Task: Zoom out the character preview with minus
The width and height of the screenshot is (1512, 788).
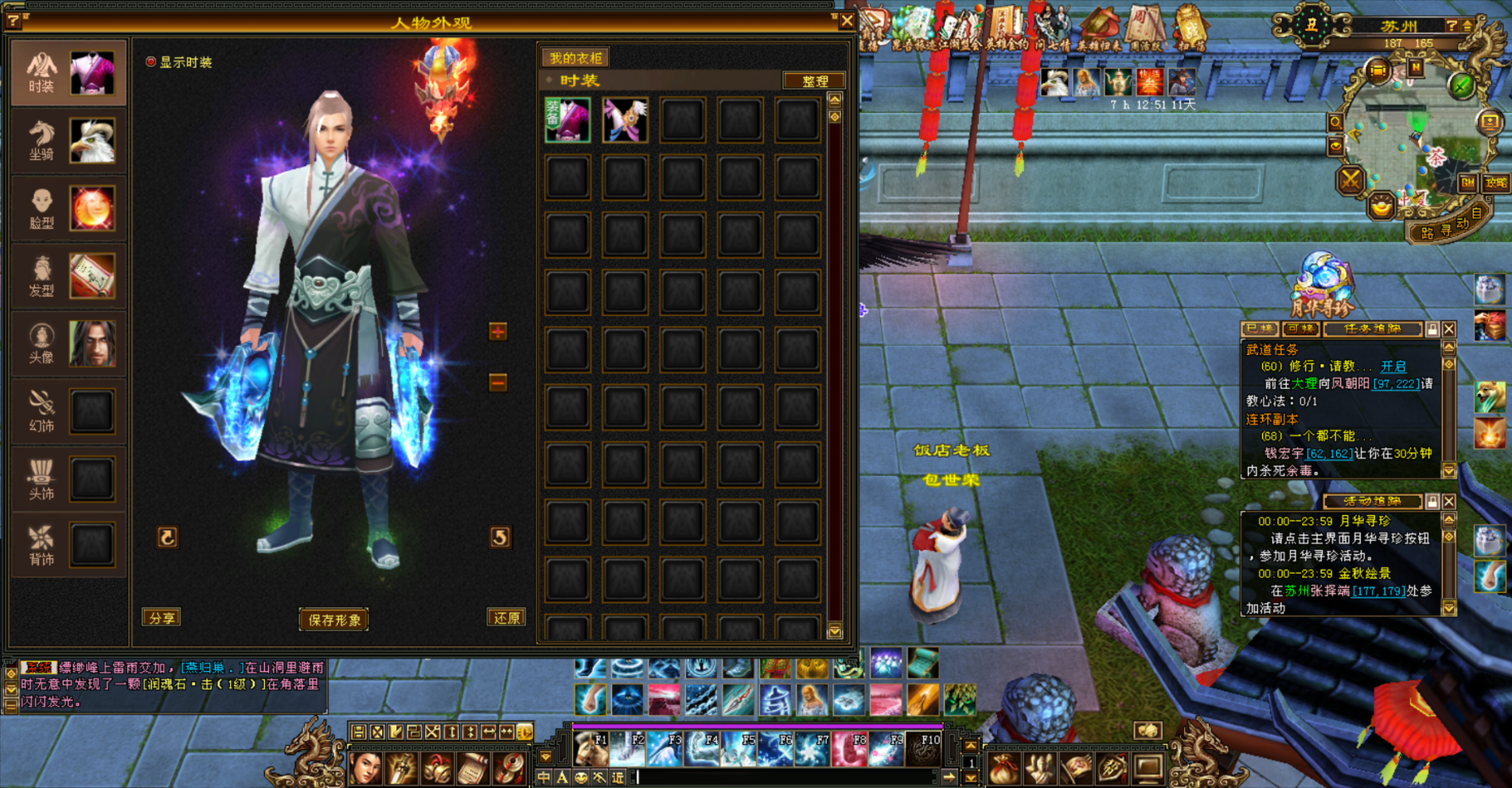Action: click(x=498, y=383)
